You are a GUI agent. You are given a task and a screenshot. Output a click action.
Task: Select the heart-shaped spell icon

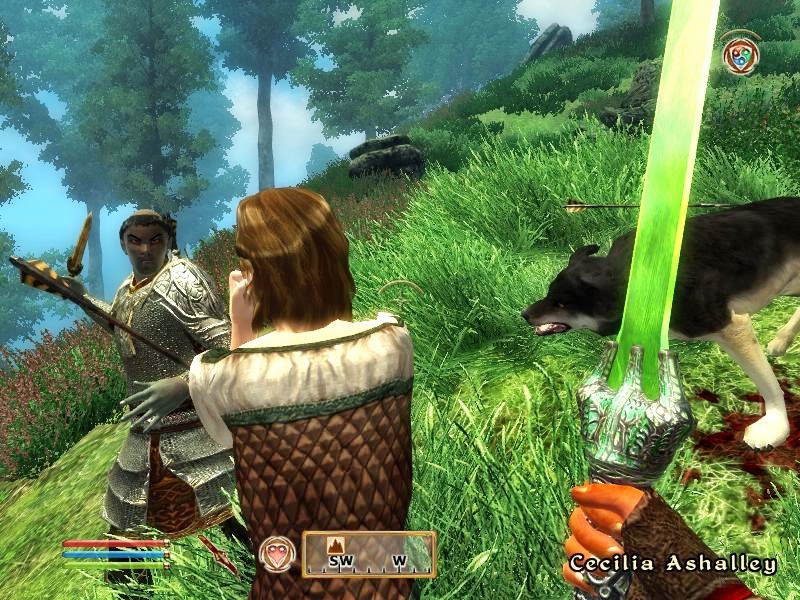coord(276,554)
